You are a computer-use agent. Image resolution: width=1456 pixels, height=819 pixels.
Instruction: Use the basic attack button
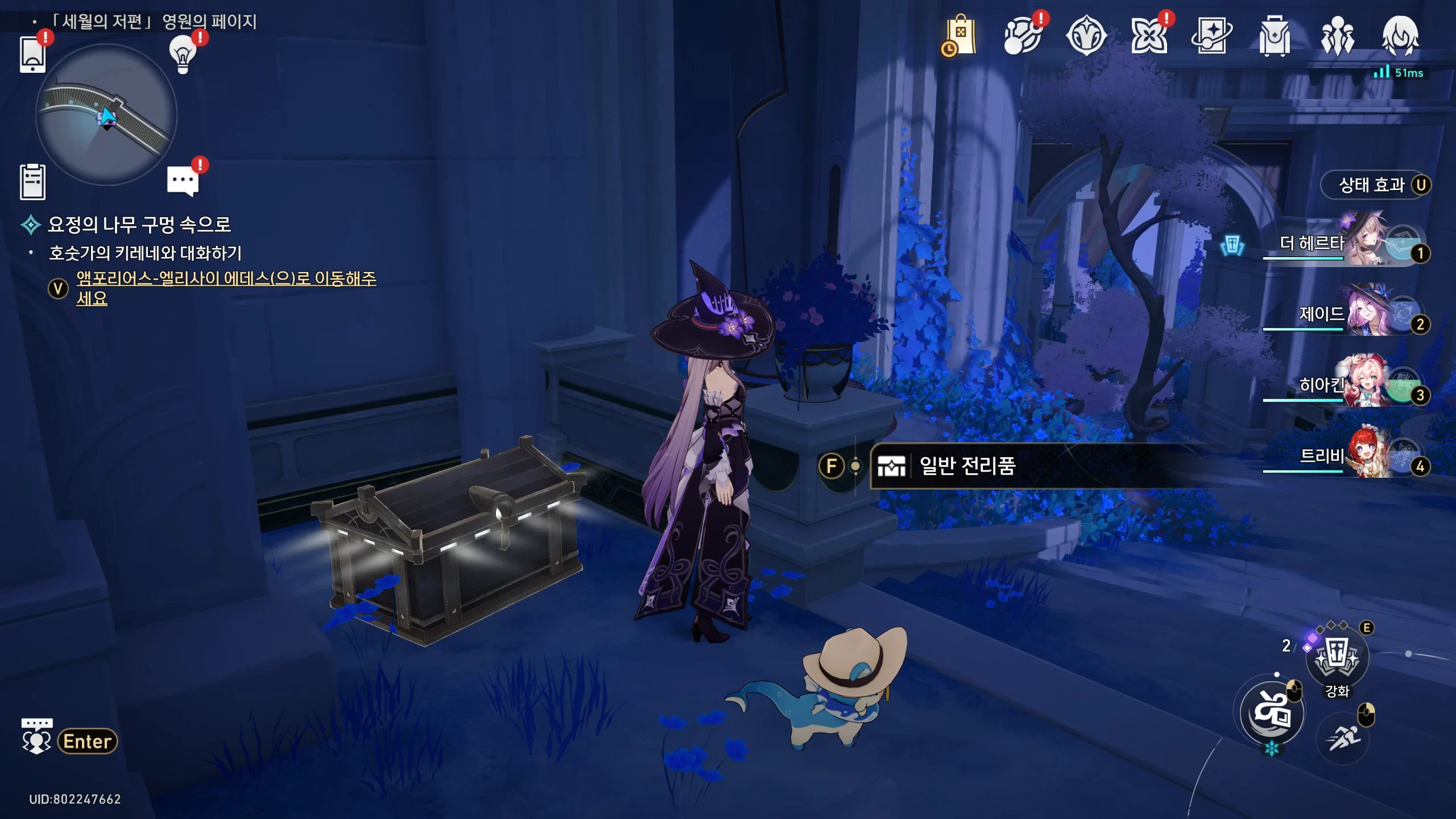click(1272, 713)
